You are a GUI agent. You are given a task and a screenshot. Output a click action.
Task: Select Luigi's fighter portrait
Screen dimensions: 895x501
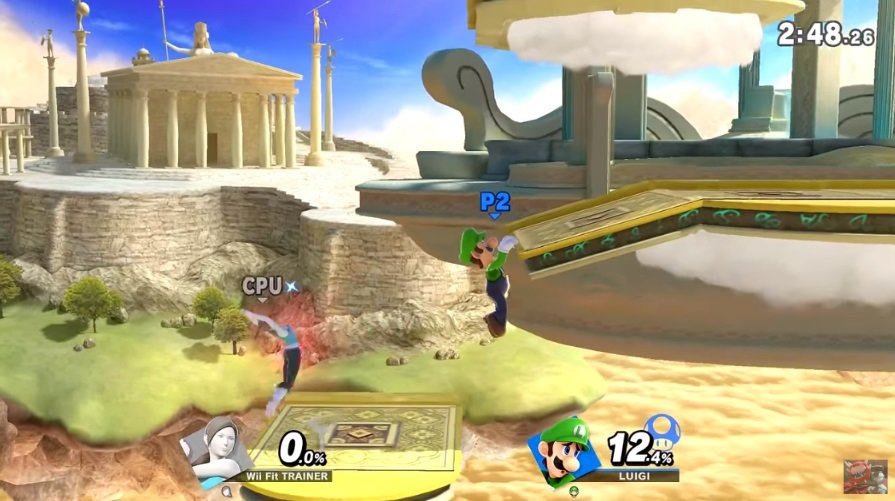click(x=566, y=450)
